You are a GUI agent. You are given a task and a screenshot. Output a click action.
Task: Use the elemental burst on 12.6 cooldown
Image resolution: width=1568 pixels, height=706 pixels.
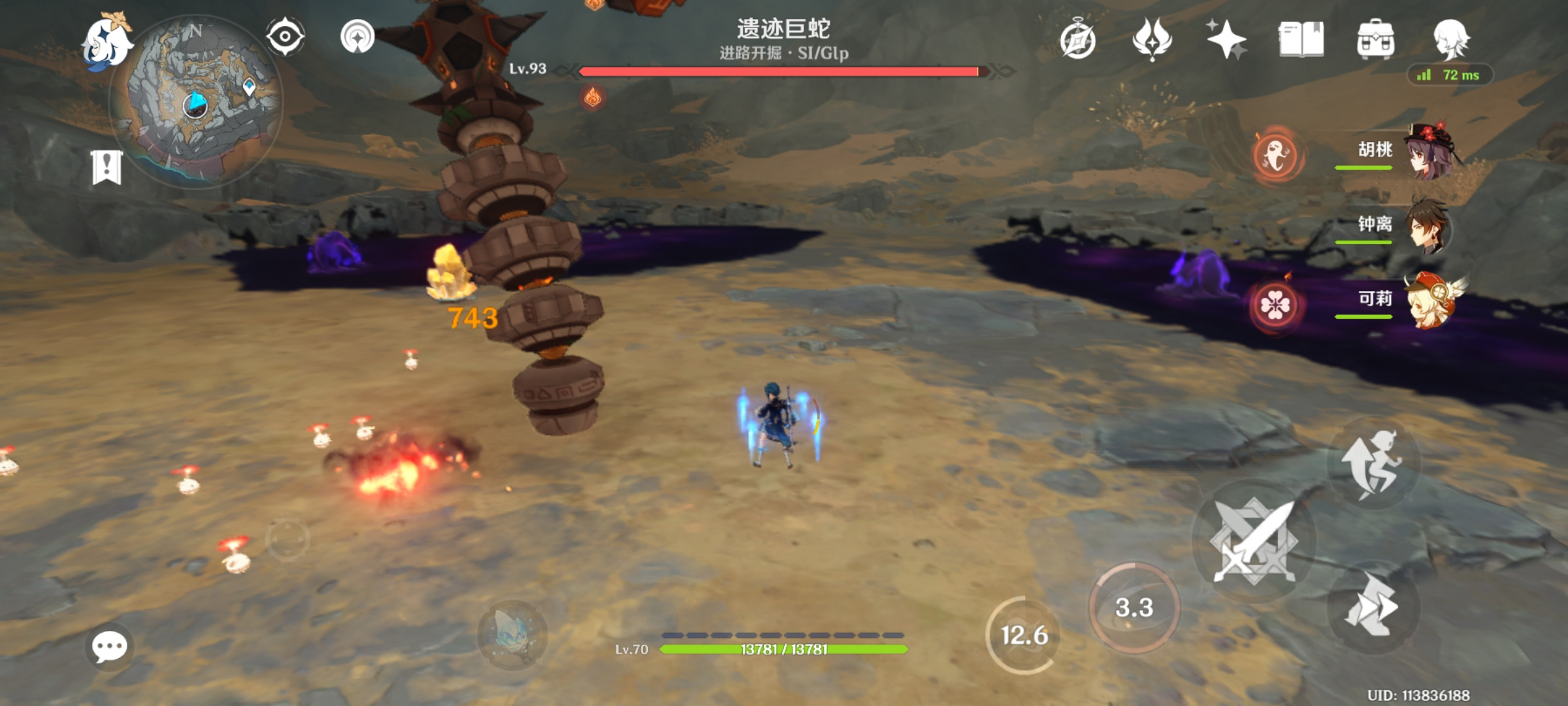point(1024,635)
